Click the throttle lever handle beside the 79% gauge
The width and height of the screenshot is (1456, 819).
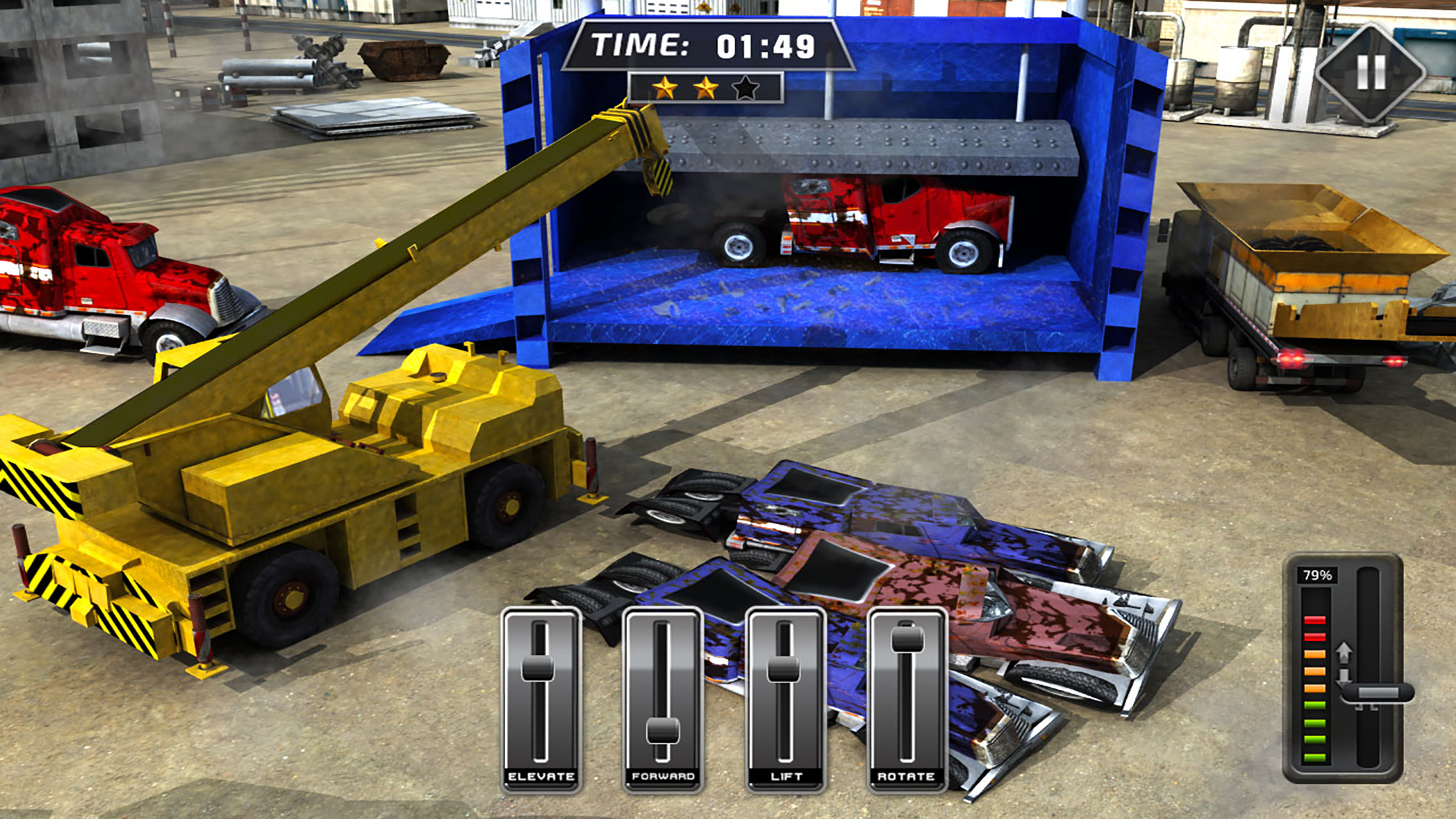[x=1377, y=694]
